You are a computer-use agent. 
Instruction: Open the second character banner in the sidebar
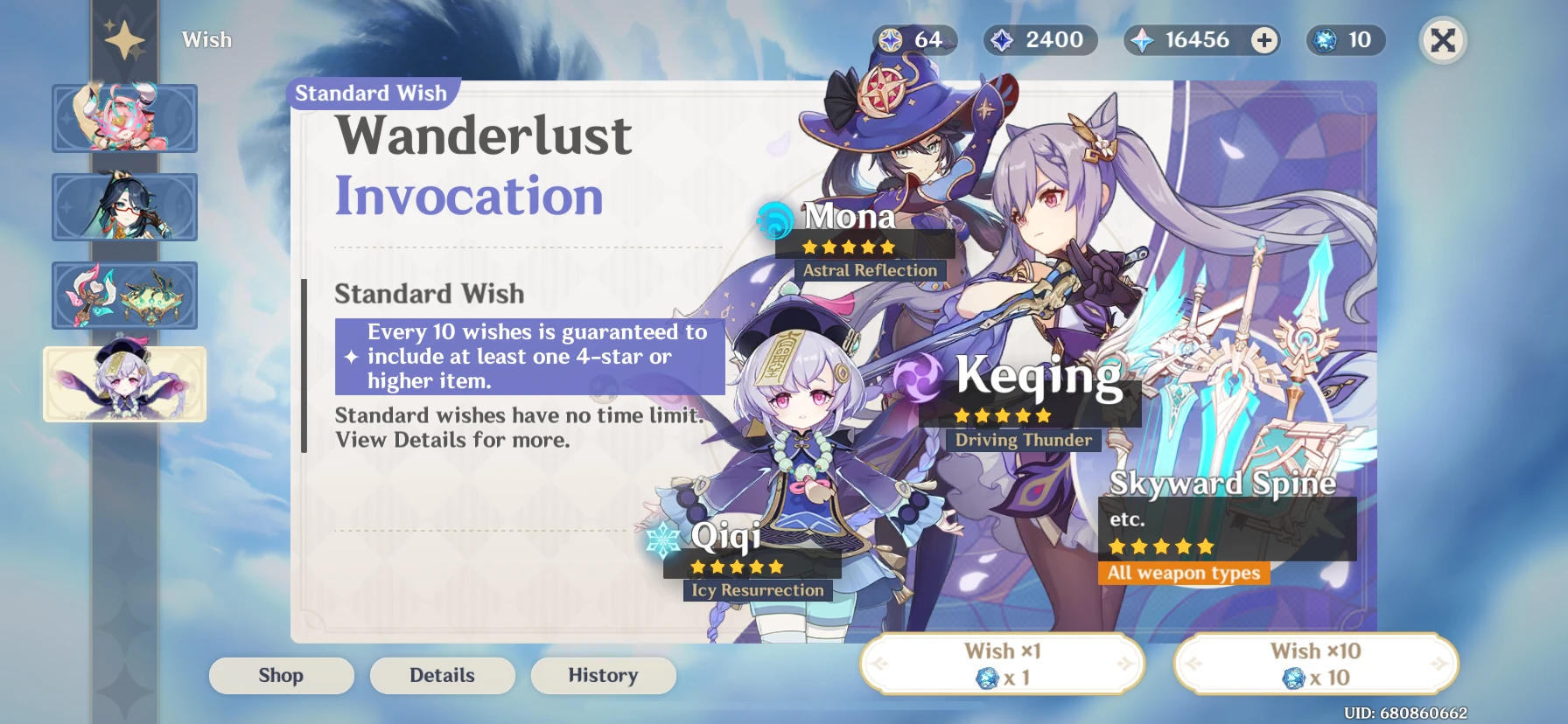click(123, 207)
